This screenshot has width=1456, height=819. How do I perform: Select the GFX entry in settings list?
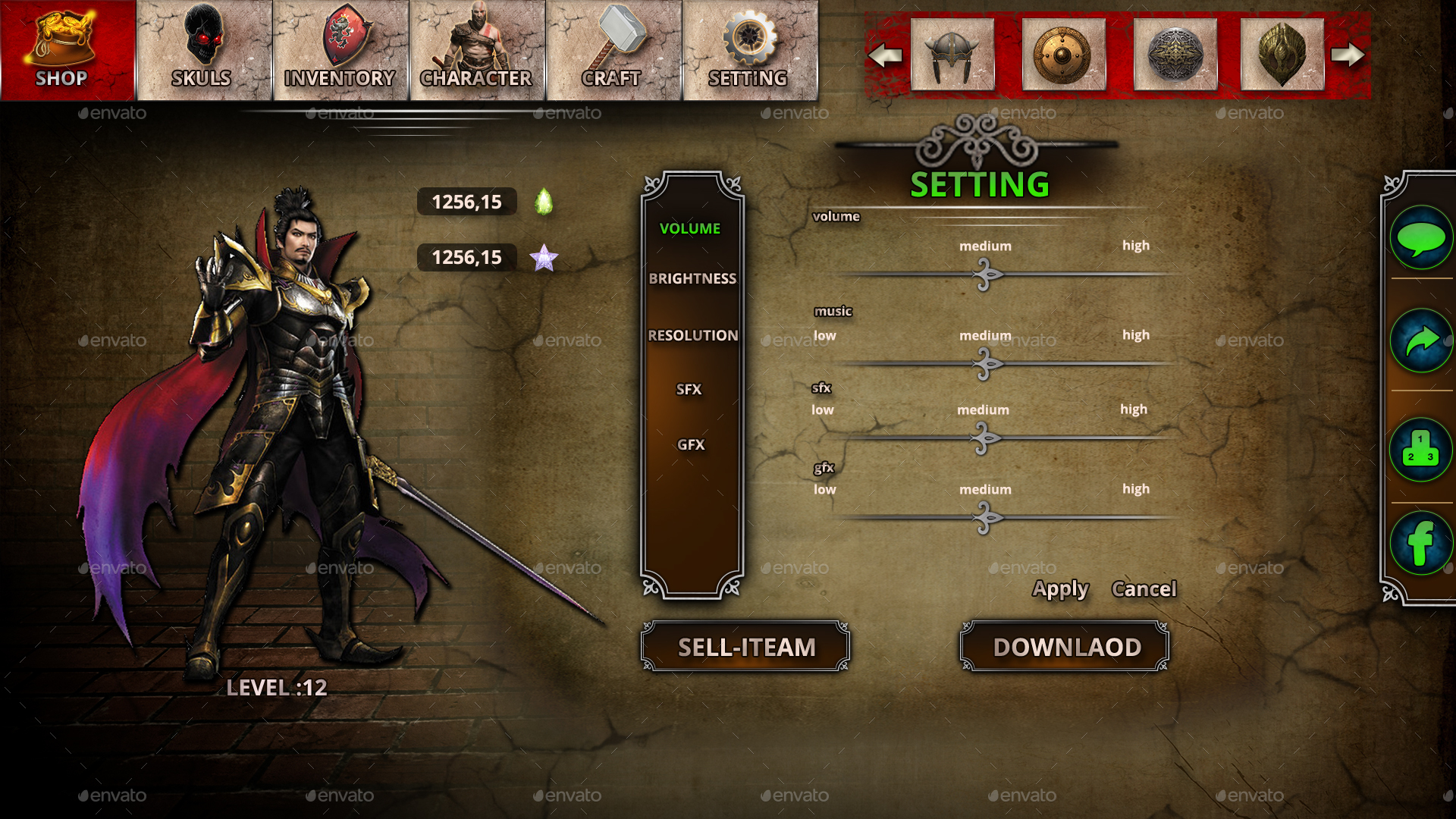pos(691,444)
